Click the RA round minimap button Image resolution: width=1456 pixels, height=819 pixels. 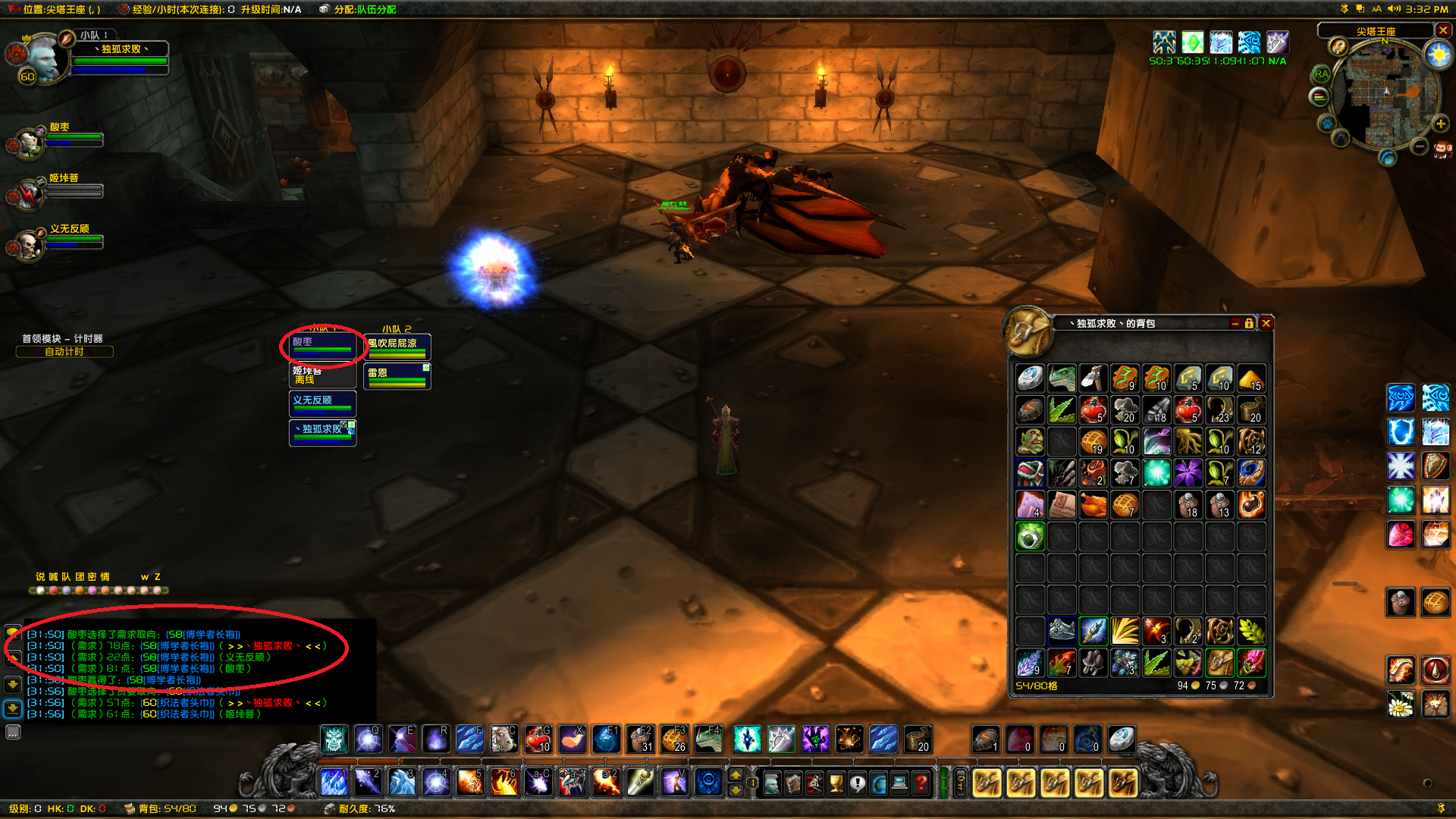(x=1322, y=74)
